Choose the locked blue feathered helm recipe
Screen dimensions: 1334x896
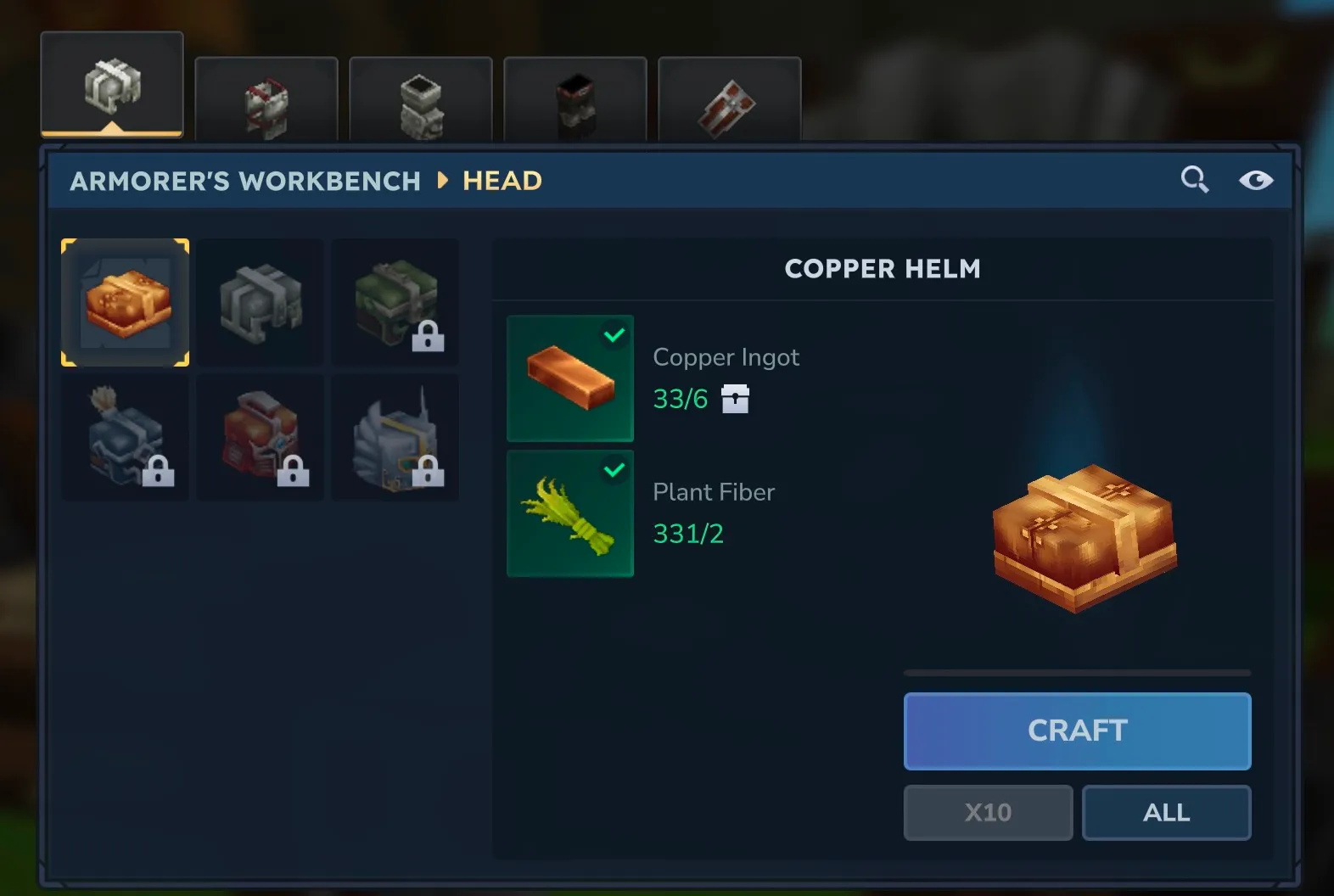click(126, 437)
